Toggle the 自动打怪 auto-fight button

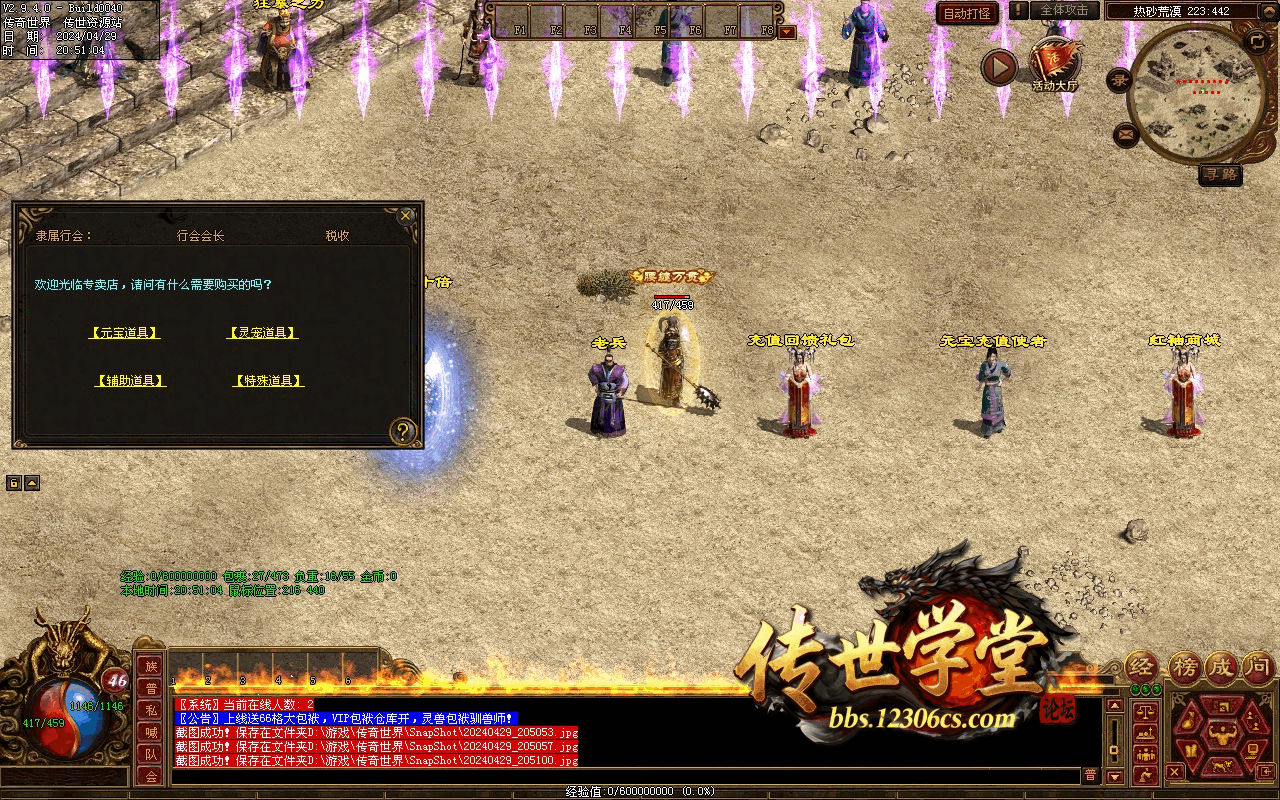coord(966,13)
